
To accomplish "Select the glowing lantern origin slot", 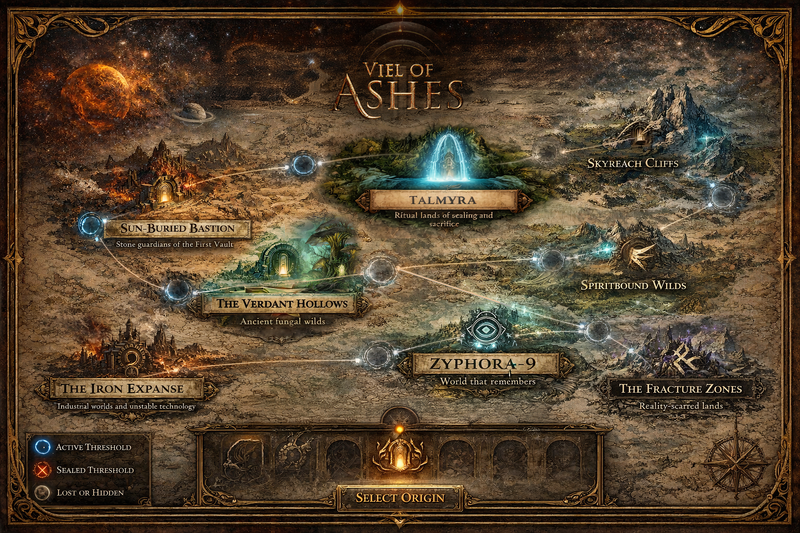I will point(400,456).
